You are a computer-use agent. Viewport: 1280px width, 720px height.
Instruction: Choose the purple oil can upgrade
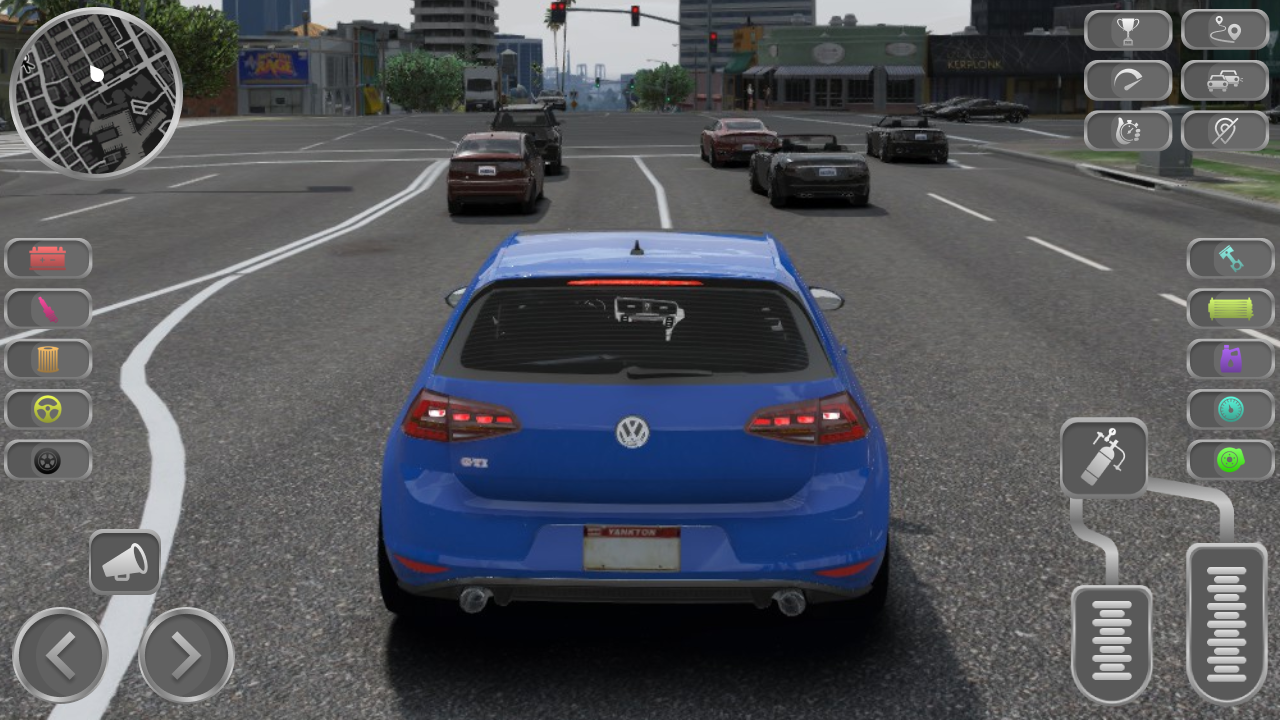coord(1229,360)
